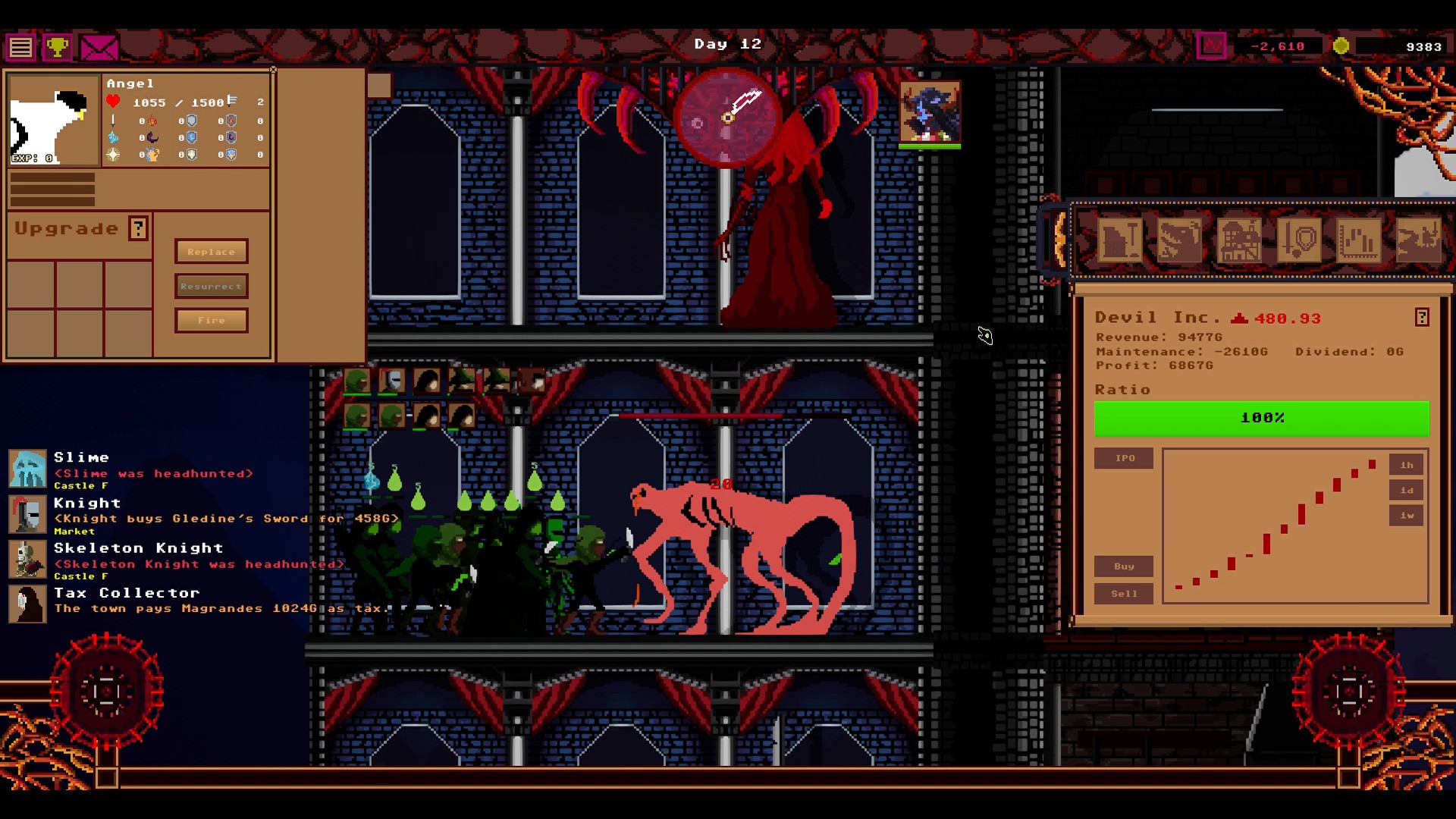
Task: Open the trophy achievements panel
Action: pyautogui.click(x=57, y=48)
